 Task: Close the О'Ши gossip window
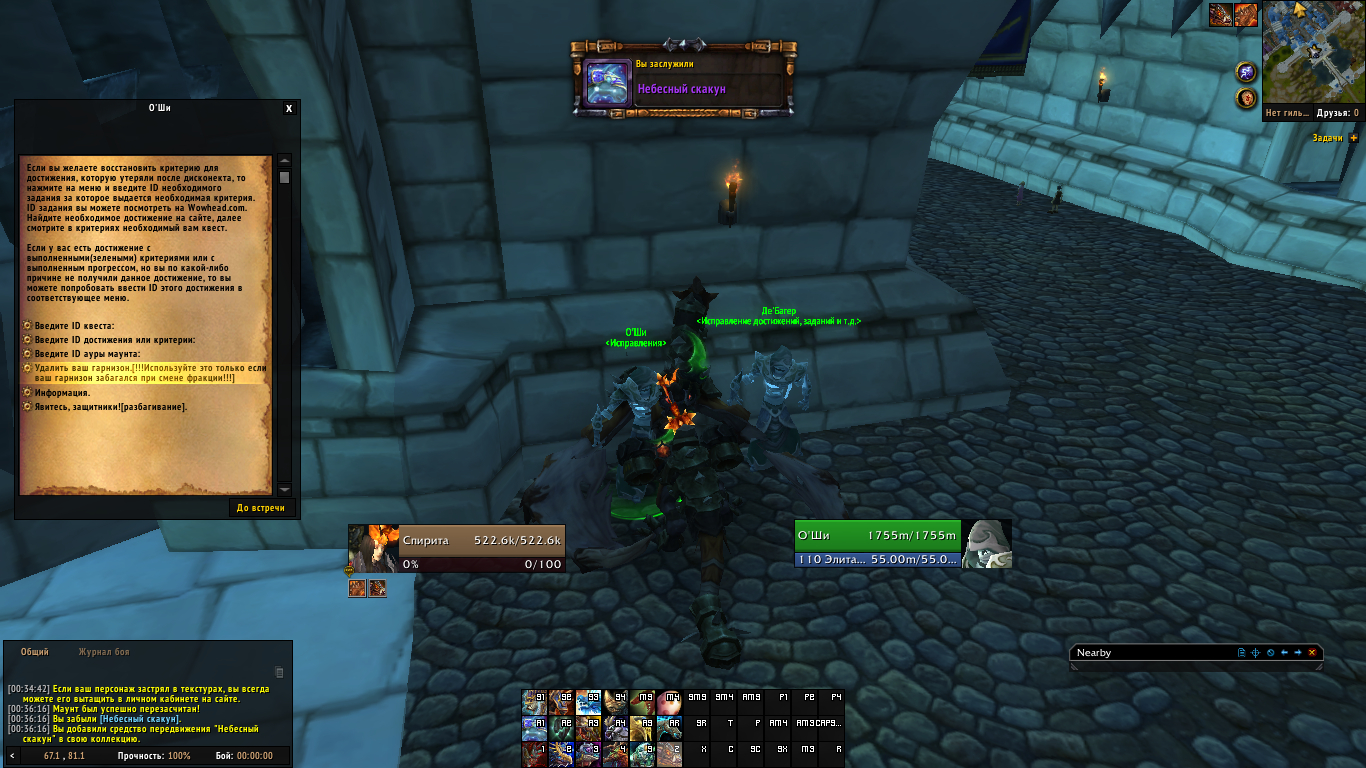point(289,109)
